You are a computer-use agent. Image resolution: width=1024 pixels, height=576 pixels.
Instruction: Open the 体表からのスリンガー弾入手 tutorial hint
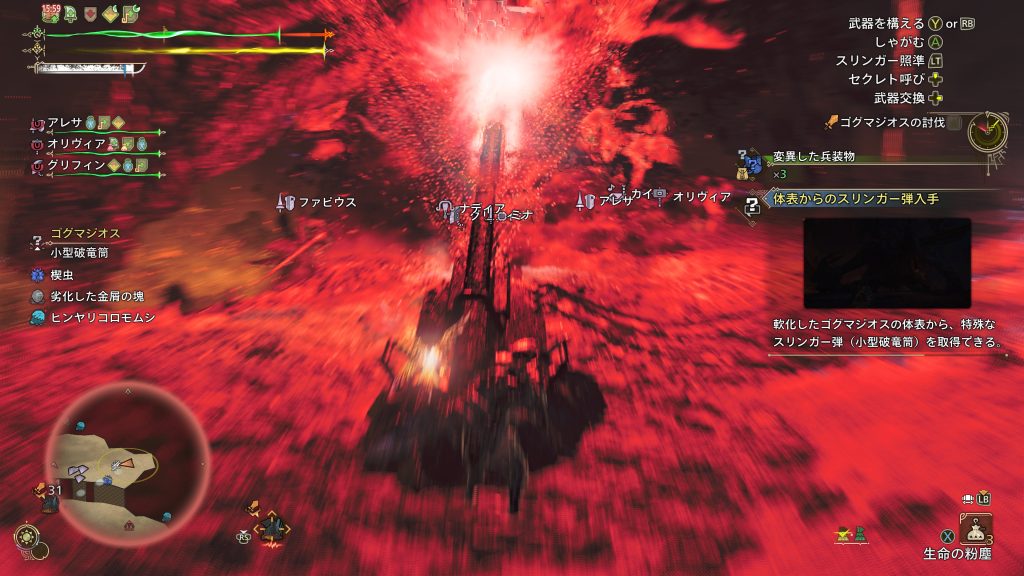tap(855, 199)
